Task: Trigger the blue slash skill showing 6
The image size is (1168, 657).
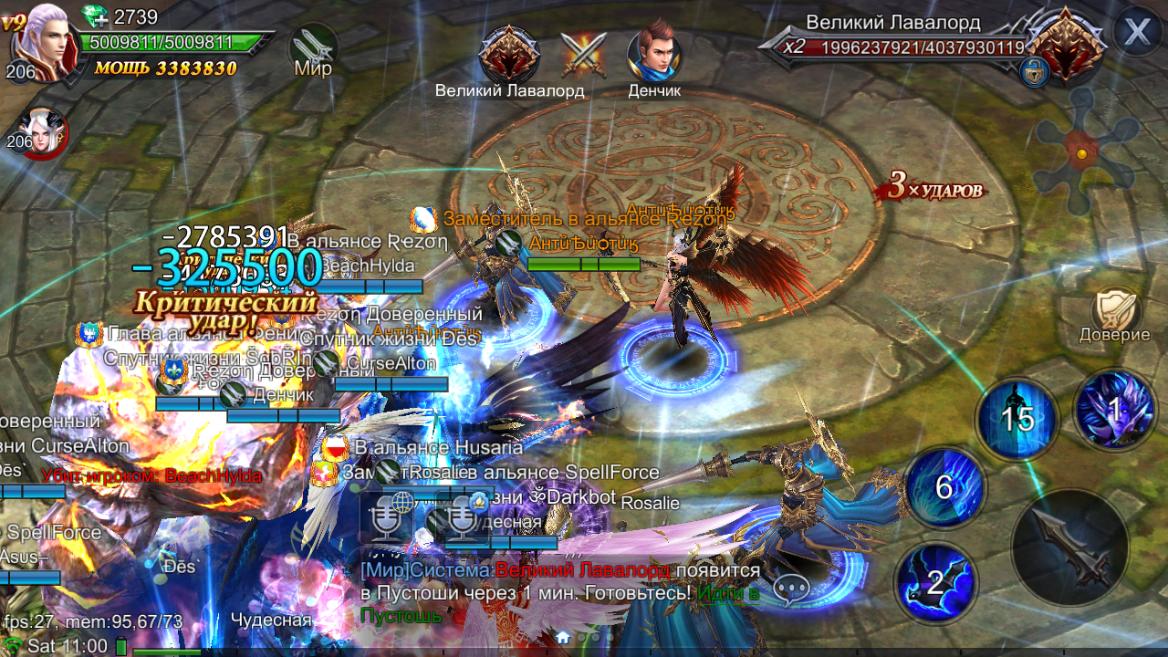Action: tap(945, 487)
